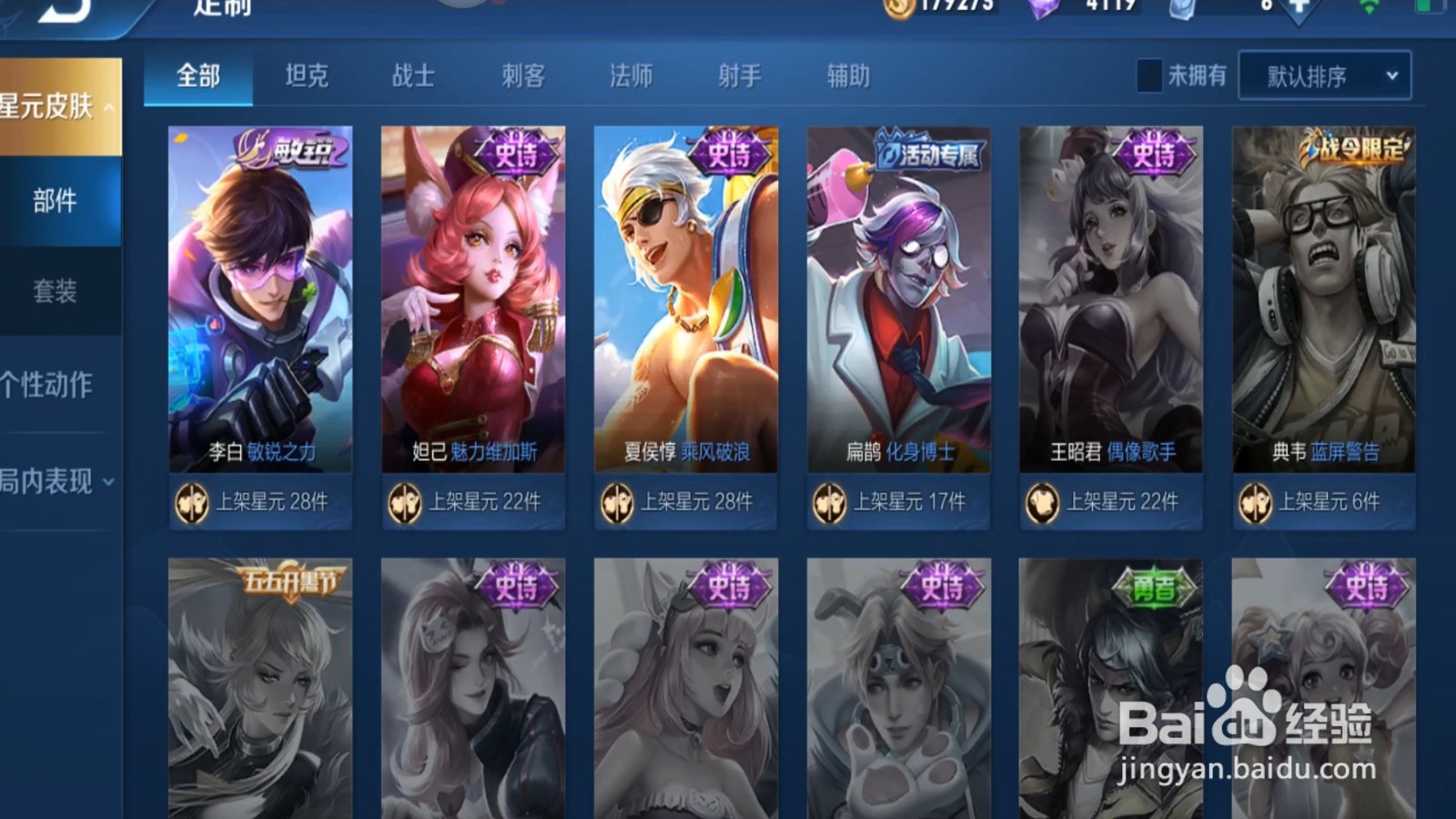
Task: Click the plus icon to add vouchers
Action: (1299, 9)
